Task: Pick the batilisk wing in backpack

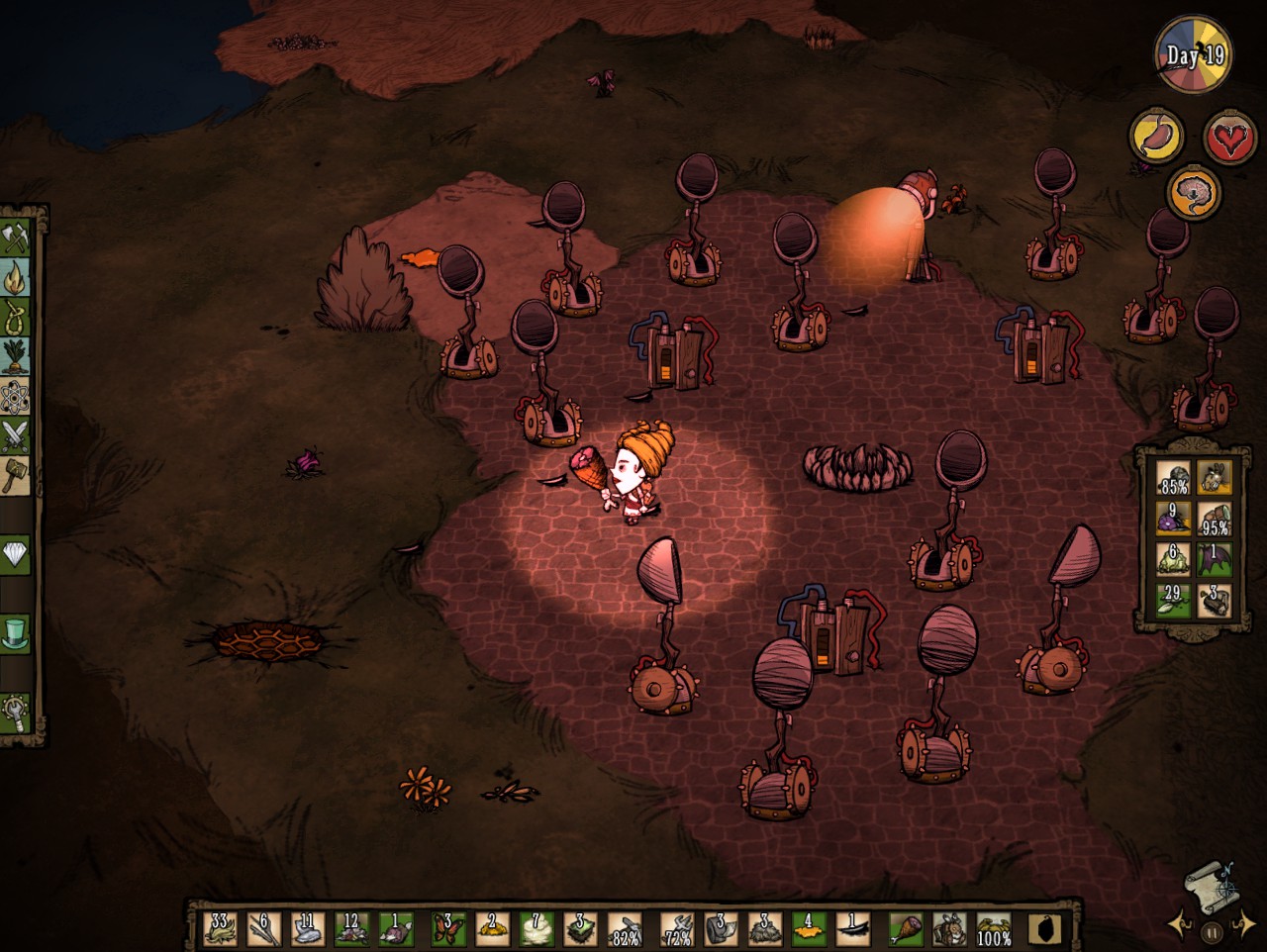Action: pyautogui.click(x=1215, y=558)
